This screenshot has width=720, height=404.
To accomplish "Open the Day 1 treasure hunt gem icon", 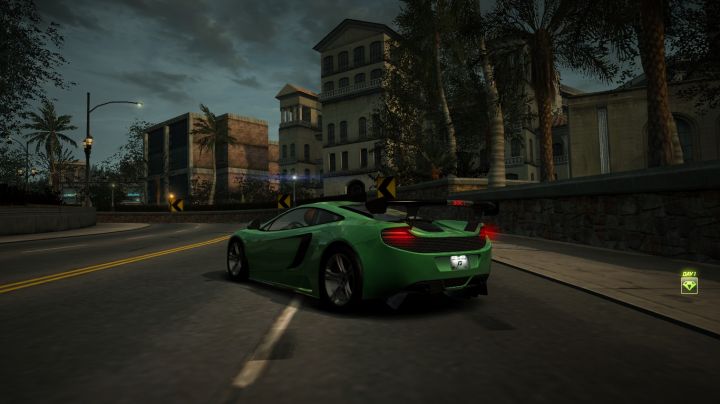I will (689, 285).
